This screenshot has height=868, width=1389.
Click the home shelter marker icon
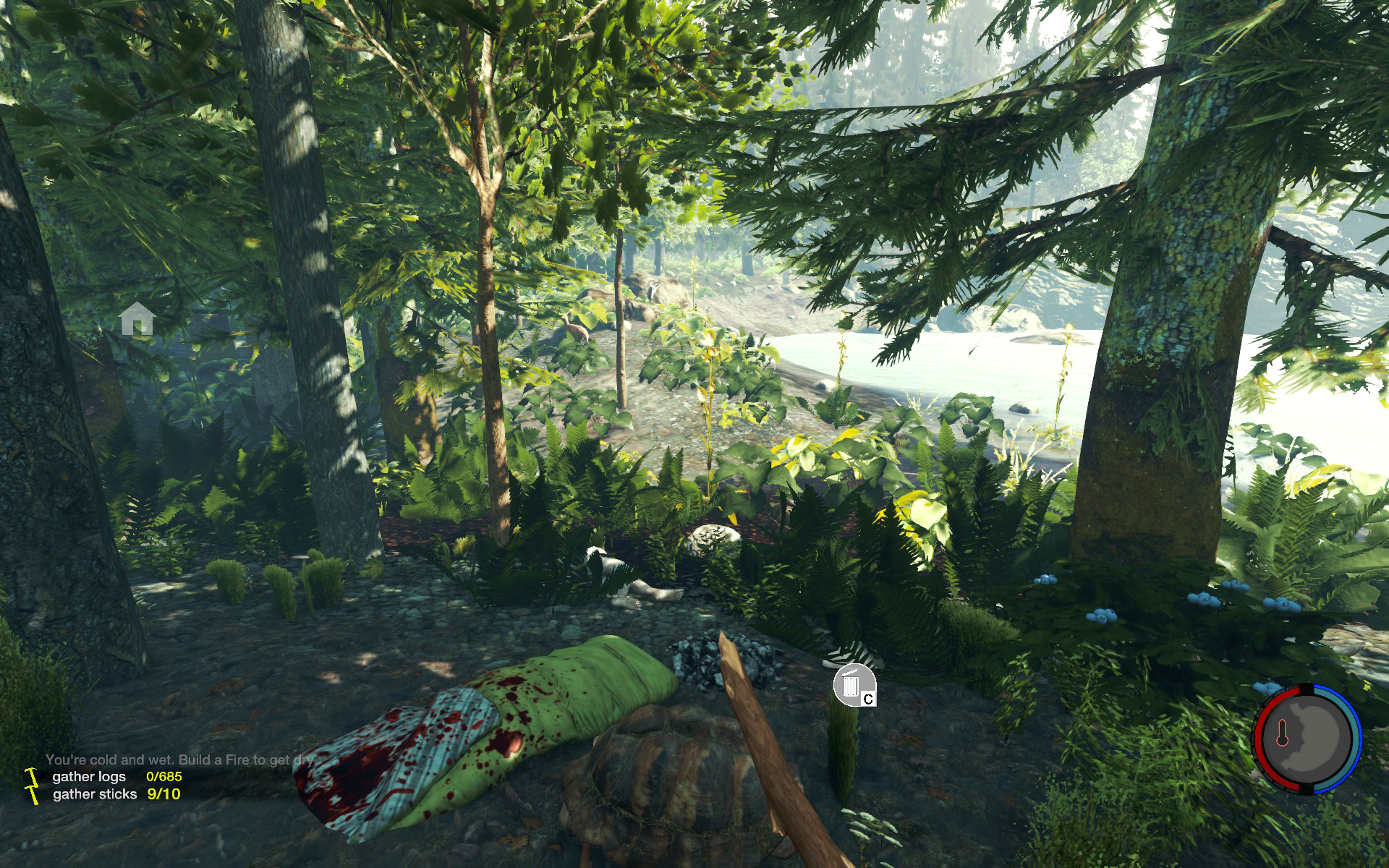137,319
